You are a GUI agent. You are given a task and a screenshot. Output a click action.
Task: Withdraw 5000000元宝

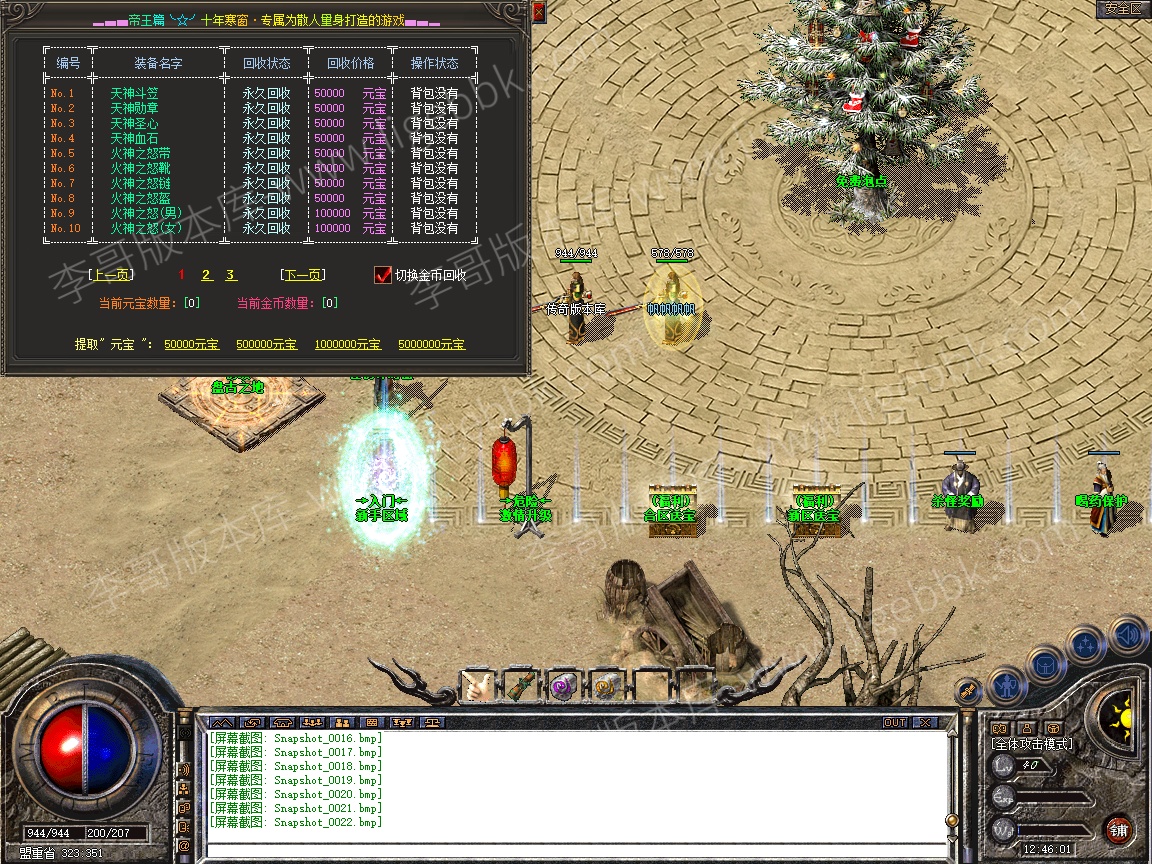(431, 344)
